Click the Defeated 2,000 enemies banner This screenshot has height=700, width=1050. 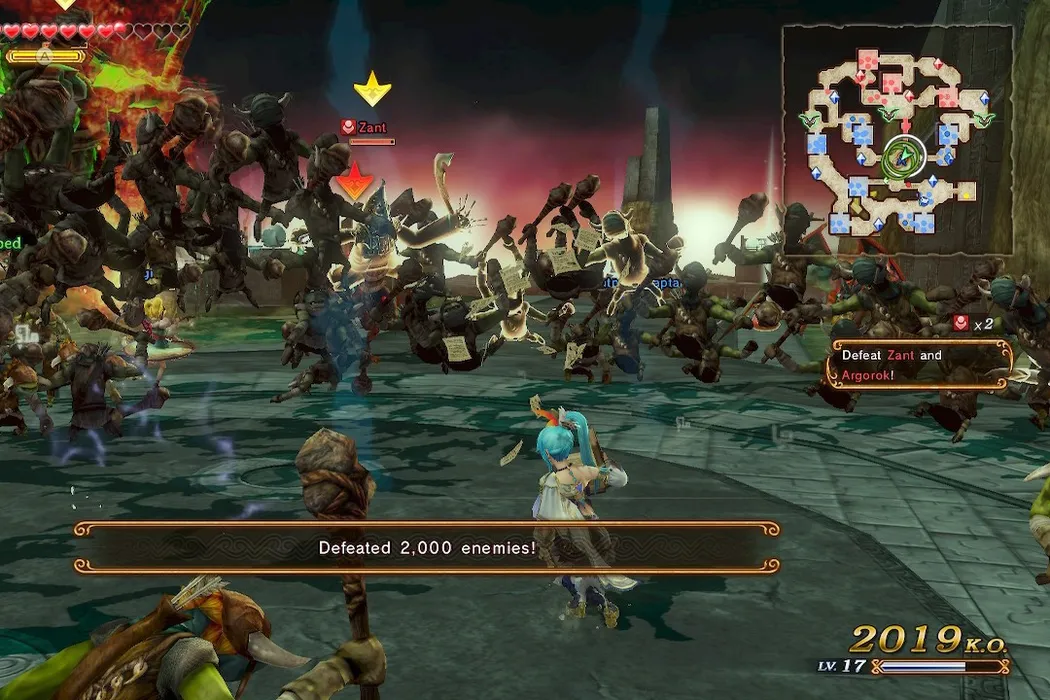click(427, 547)
